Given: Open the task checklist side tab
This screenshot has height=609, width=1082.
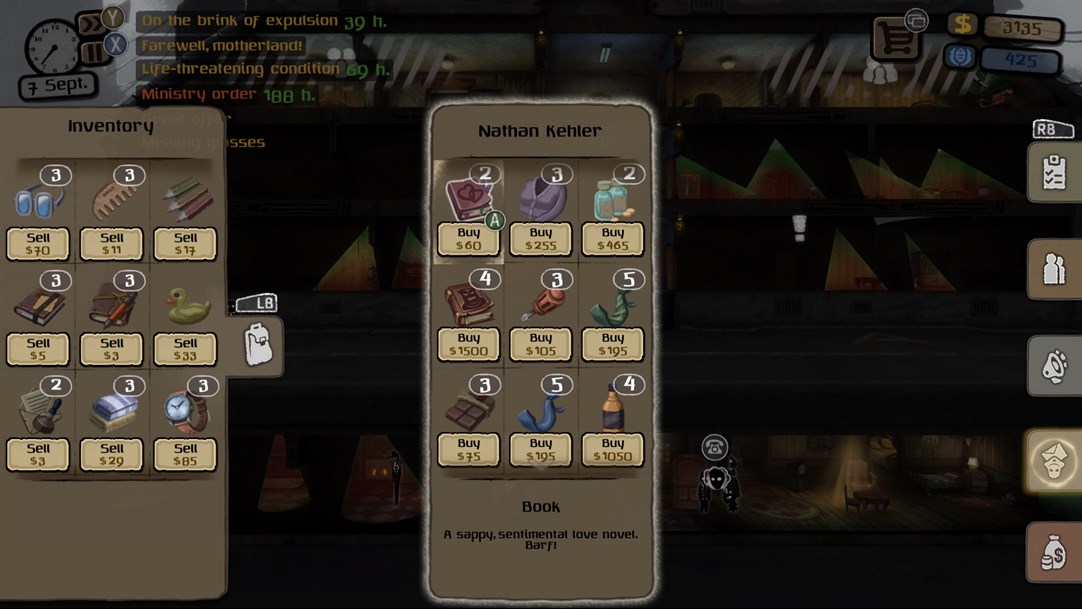Looking at the screenshot, I should point(1053,172).
